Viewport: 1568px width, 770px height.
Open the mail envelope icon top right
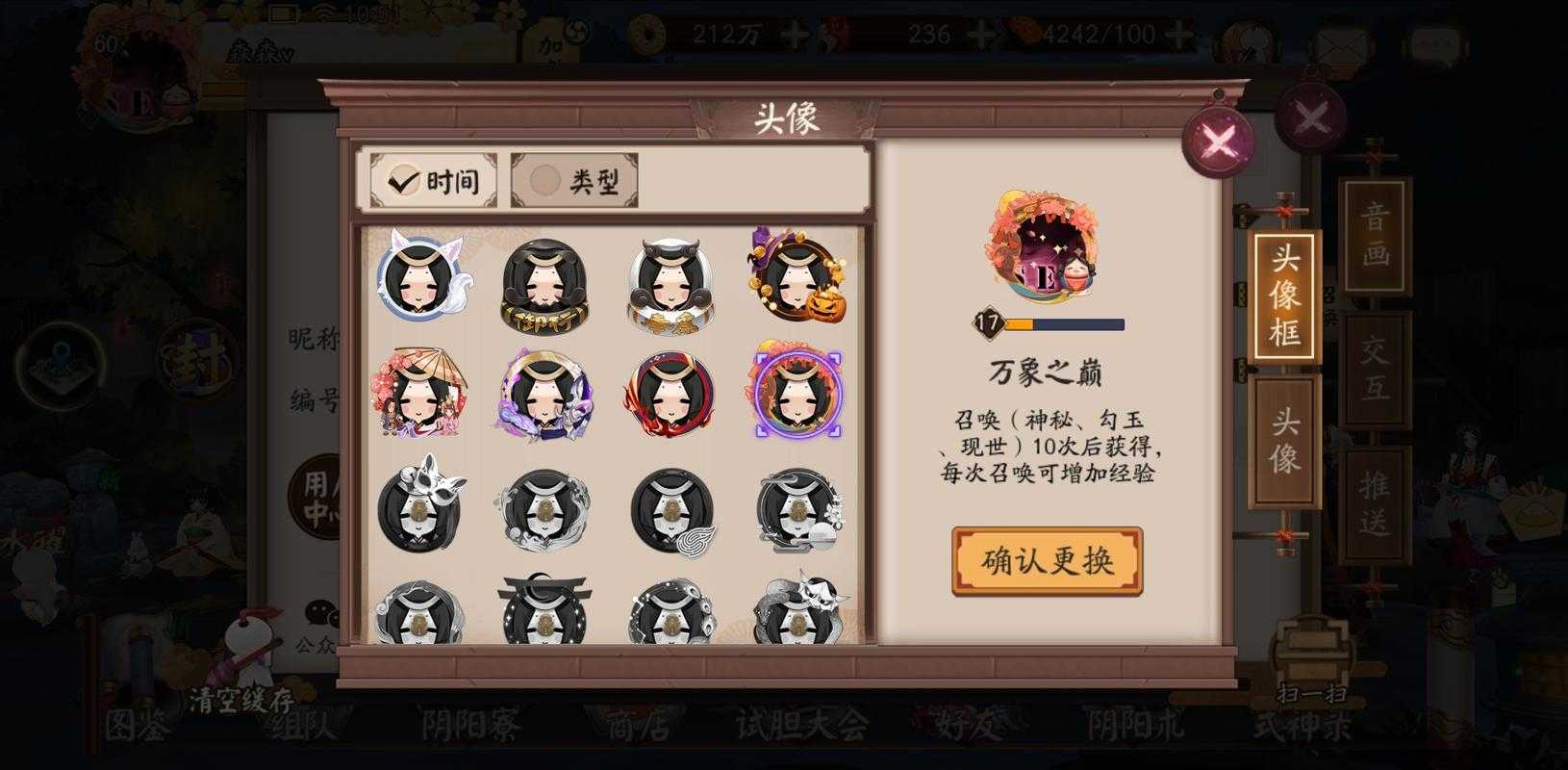[x=1340, y=40]
